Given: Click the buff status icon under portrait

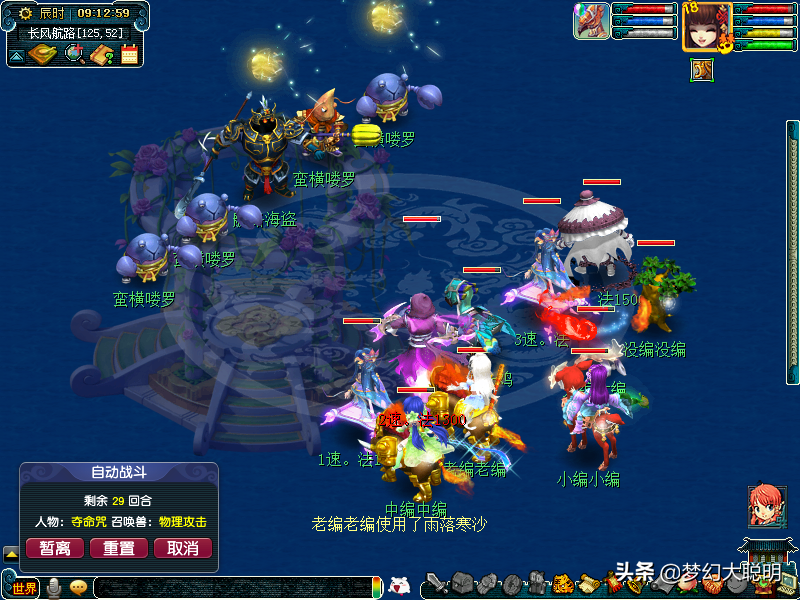Looking at the screenshot, I should tap(701, 69).
